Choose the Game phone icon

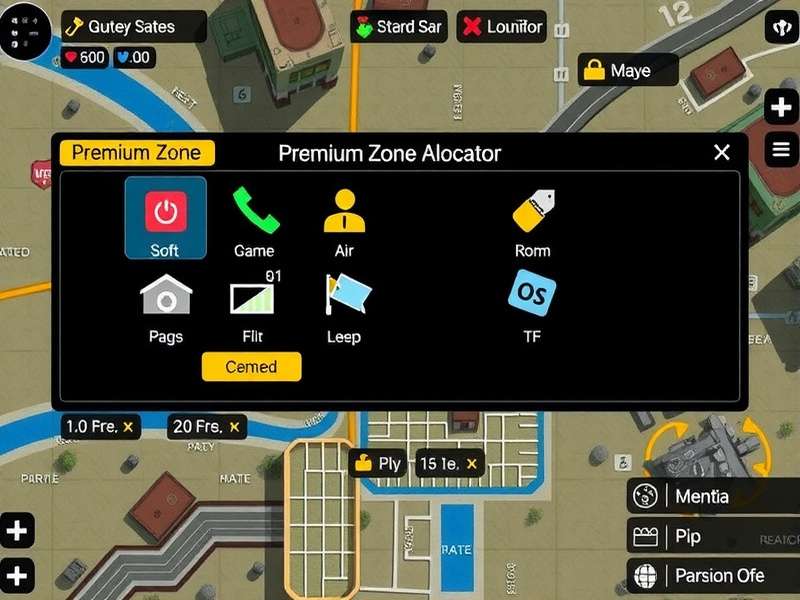point(255,210)
